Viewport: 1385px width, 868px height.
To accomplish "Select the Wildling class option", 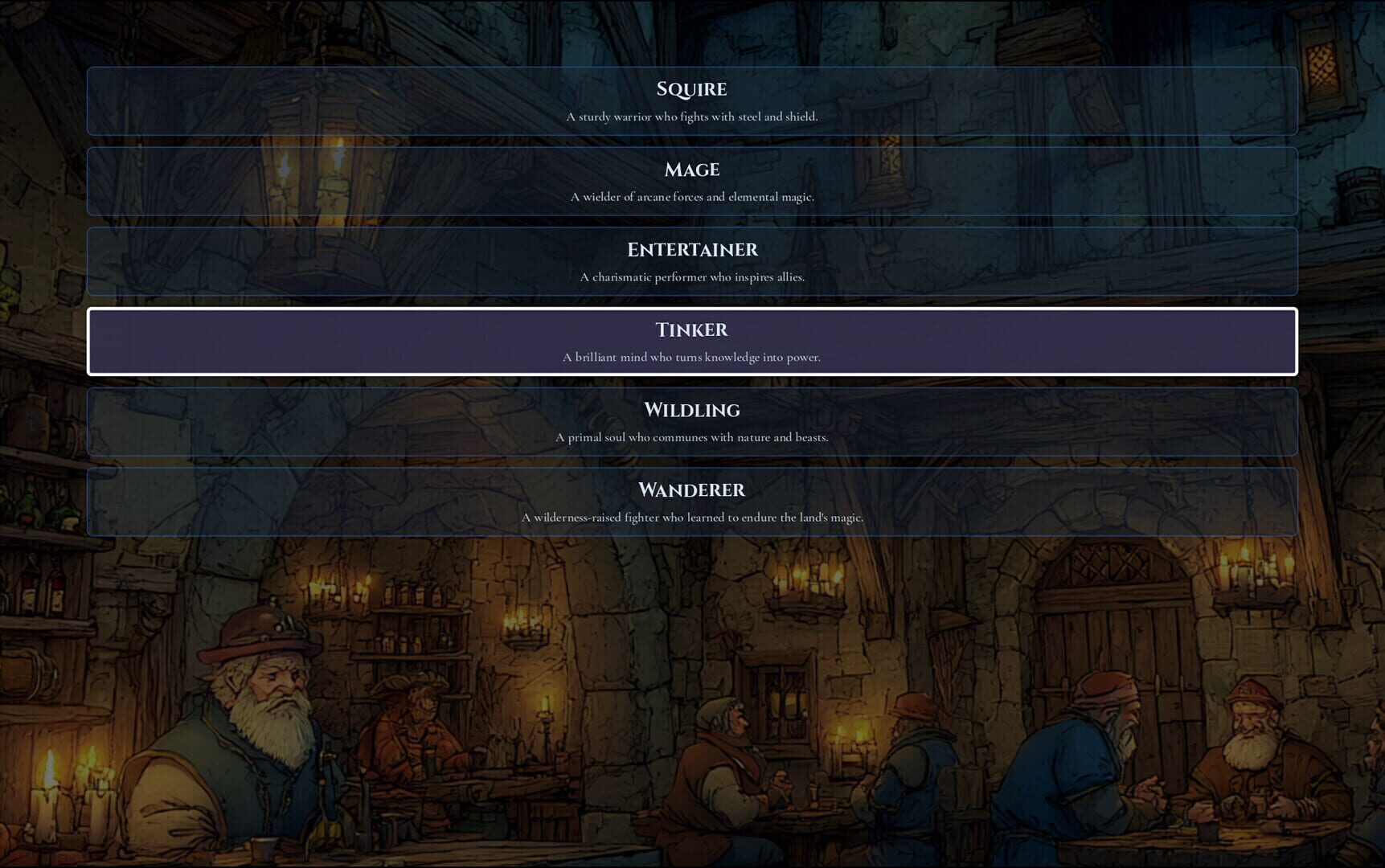I will click(x=691, y=422).
